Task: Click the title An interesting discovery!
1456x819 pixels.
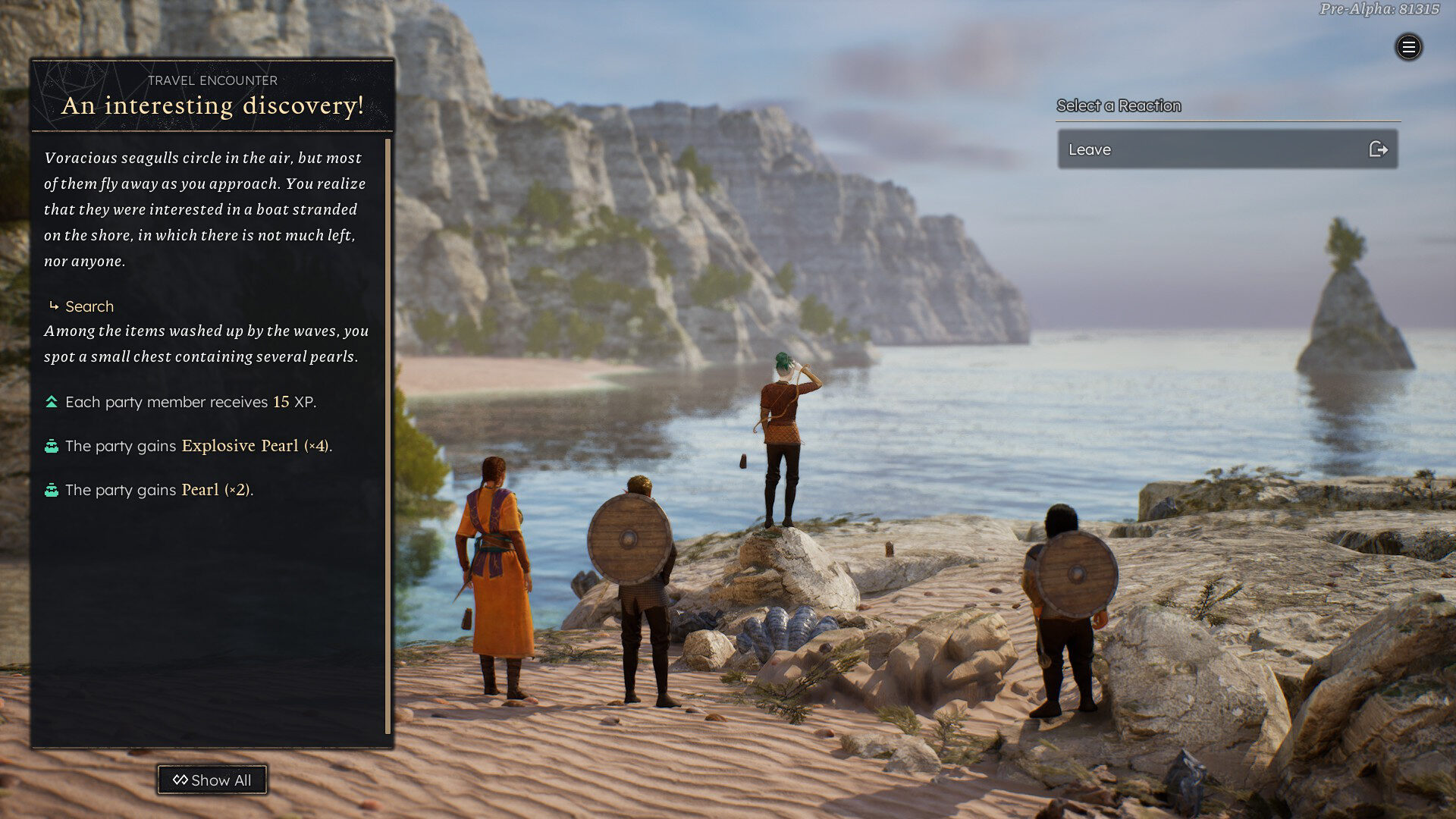Action: pyautogui.click(x=212, y=106)
